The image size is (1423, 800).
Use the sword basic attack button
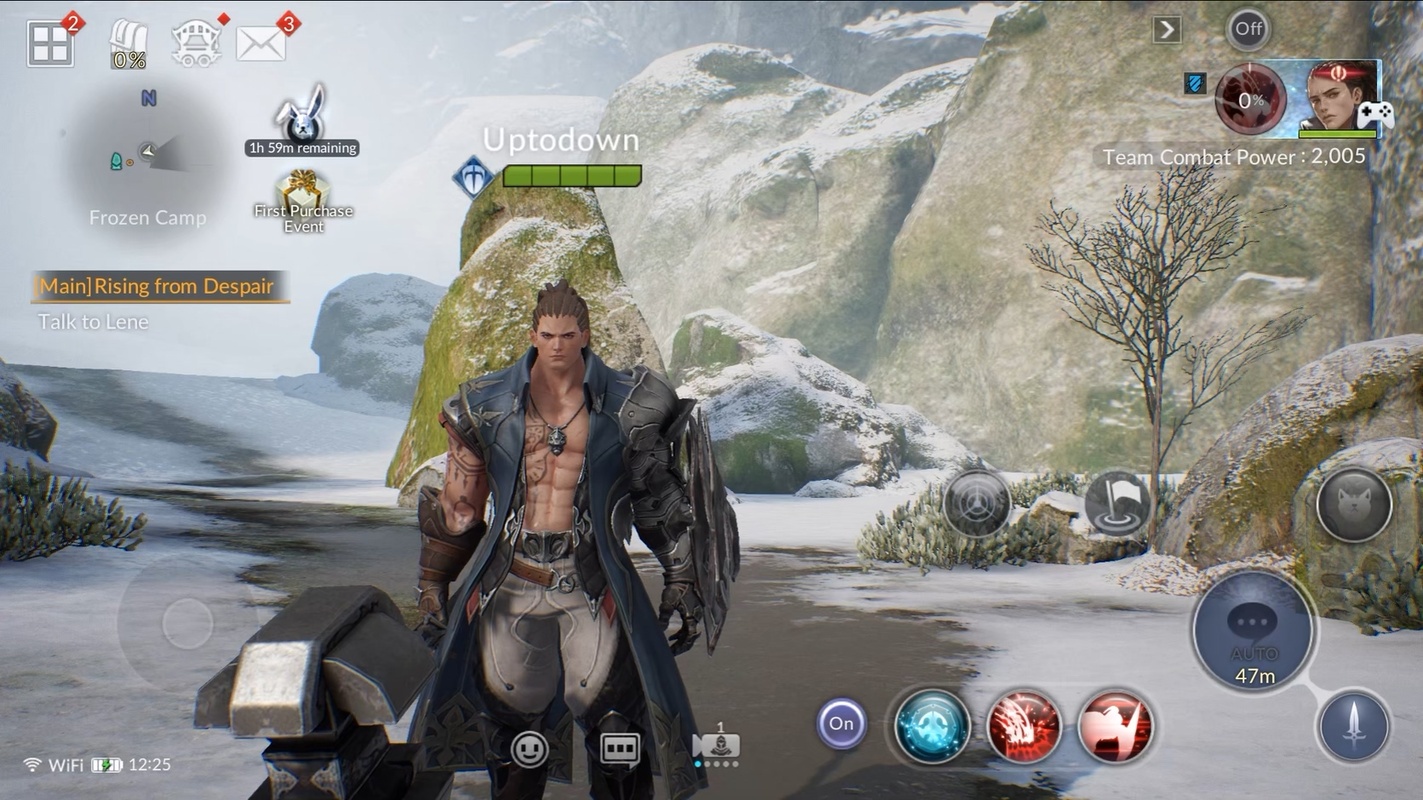coord(1354,725)
